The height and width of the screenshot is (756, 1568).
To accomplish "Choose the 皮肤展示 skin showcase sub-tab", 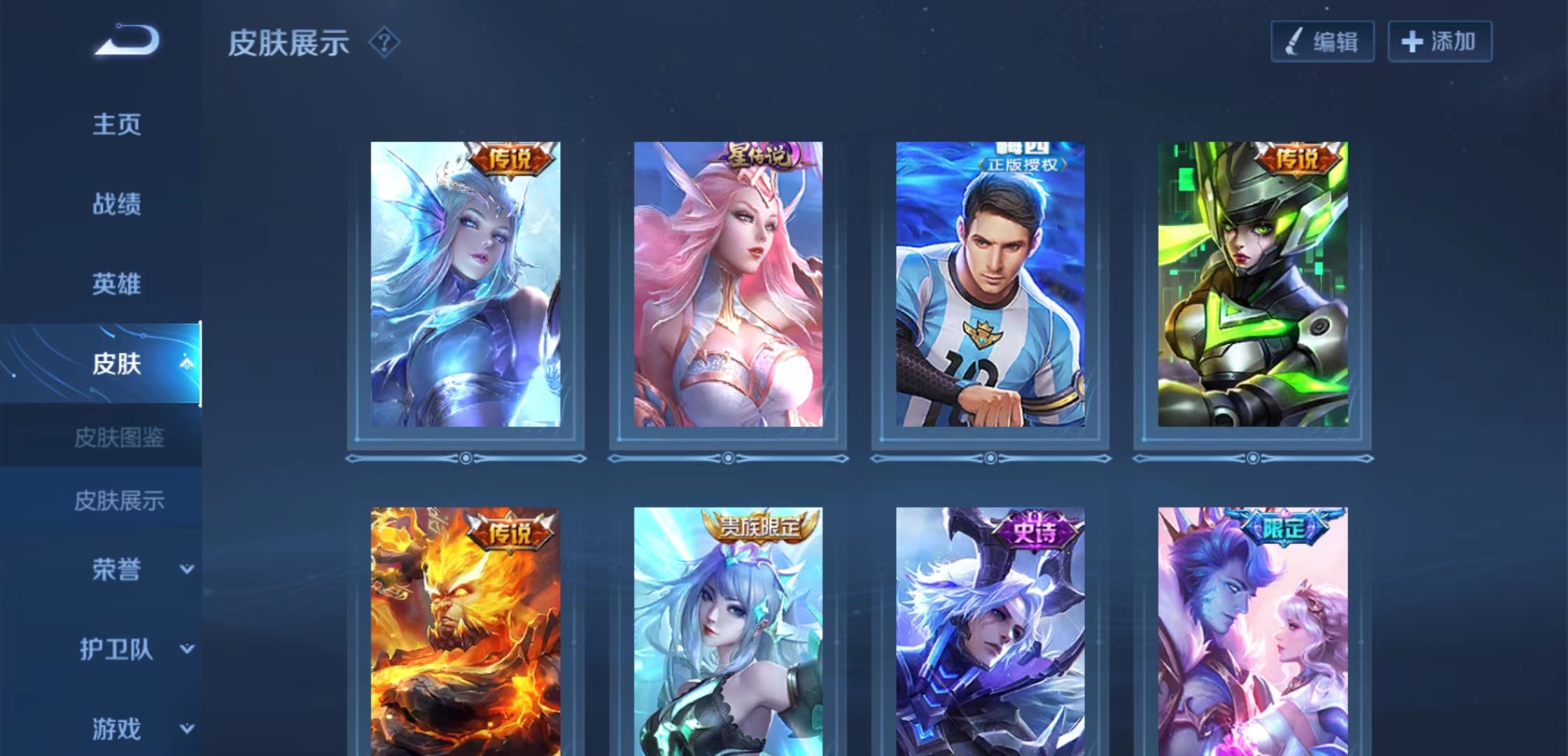I will pos(119,500).
